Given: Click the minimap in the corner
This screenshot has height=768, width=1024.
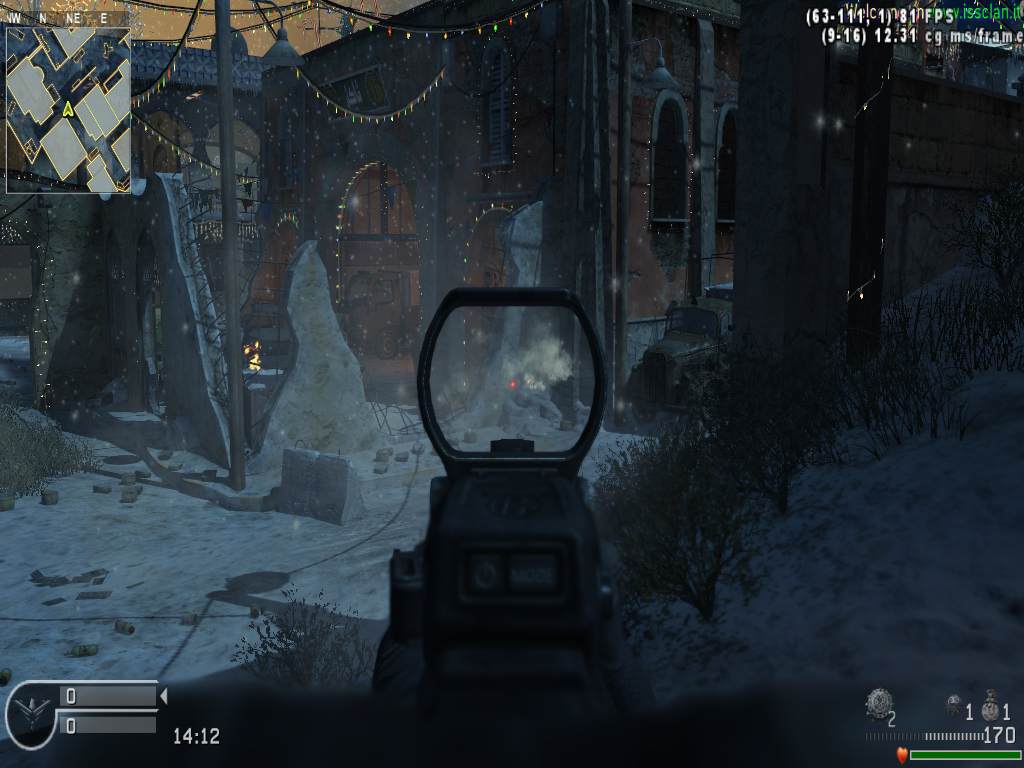Looking at the screenshot, I should click(68, 109).
